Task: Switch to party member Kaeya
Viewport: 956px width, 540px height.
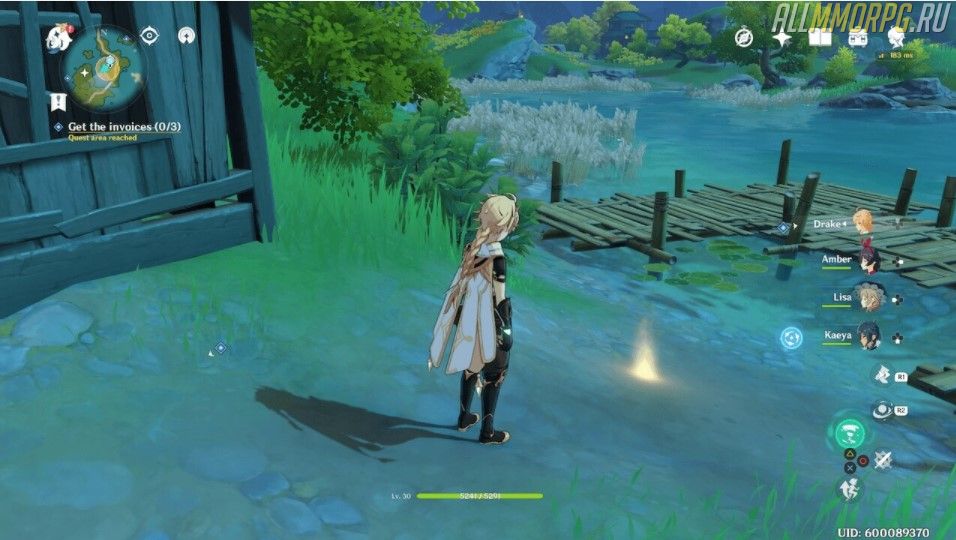Action: tap(867, 335)
